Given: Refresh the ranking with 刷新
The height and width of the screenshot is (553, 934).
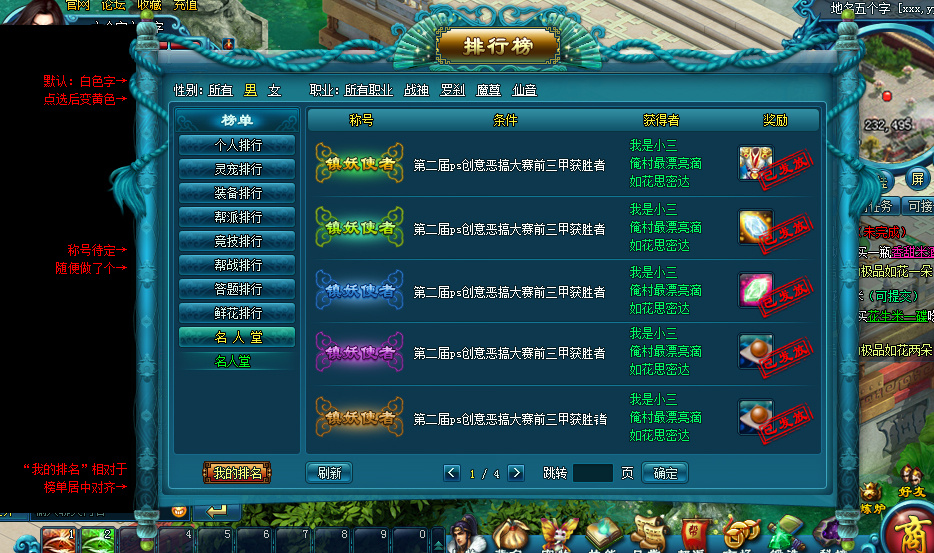Looking at the screenshot, I should pyautogui.click(x=329, y=473).
